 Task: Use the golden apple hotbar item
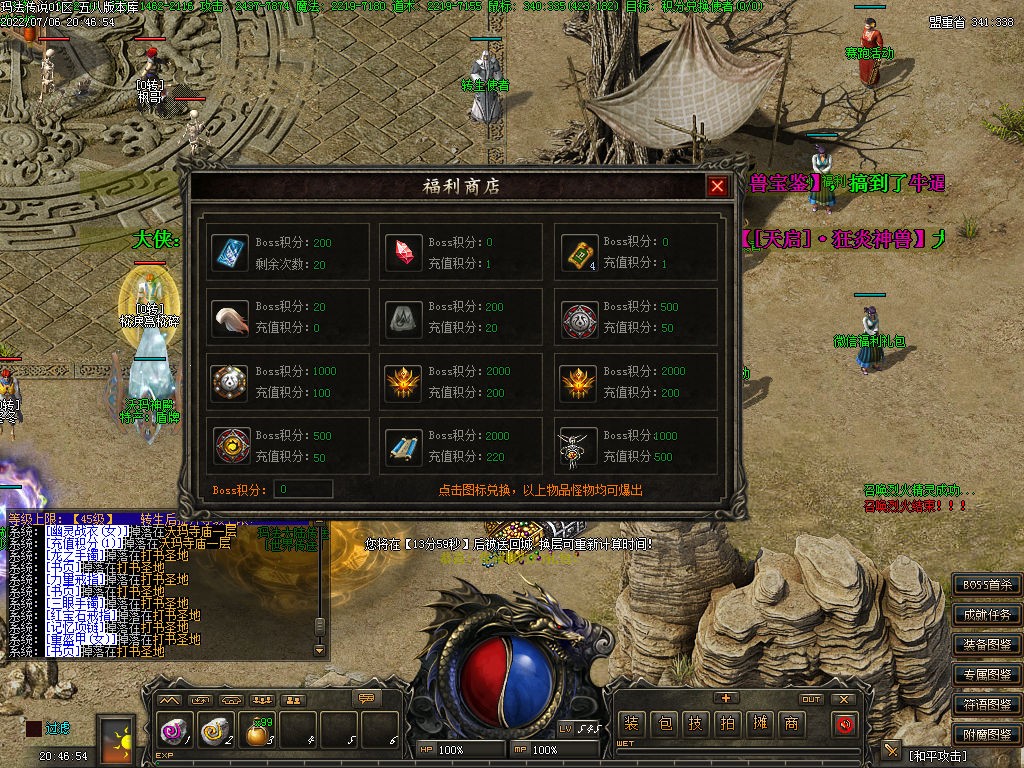258,734
